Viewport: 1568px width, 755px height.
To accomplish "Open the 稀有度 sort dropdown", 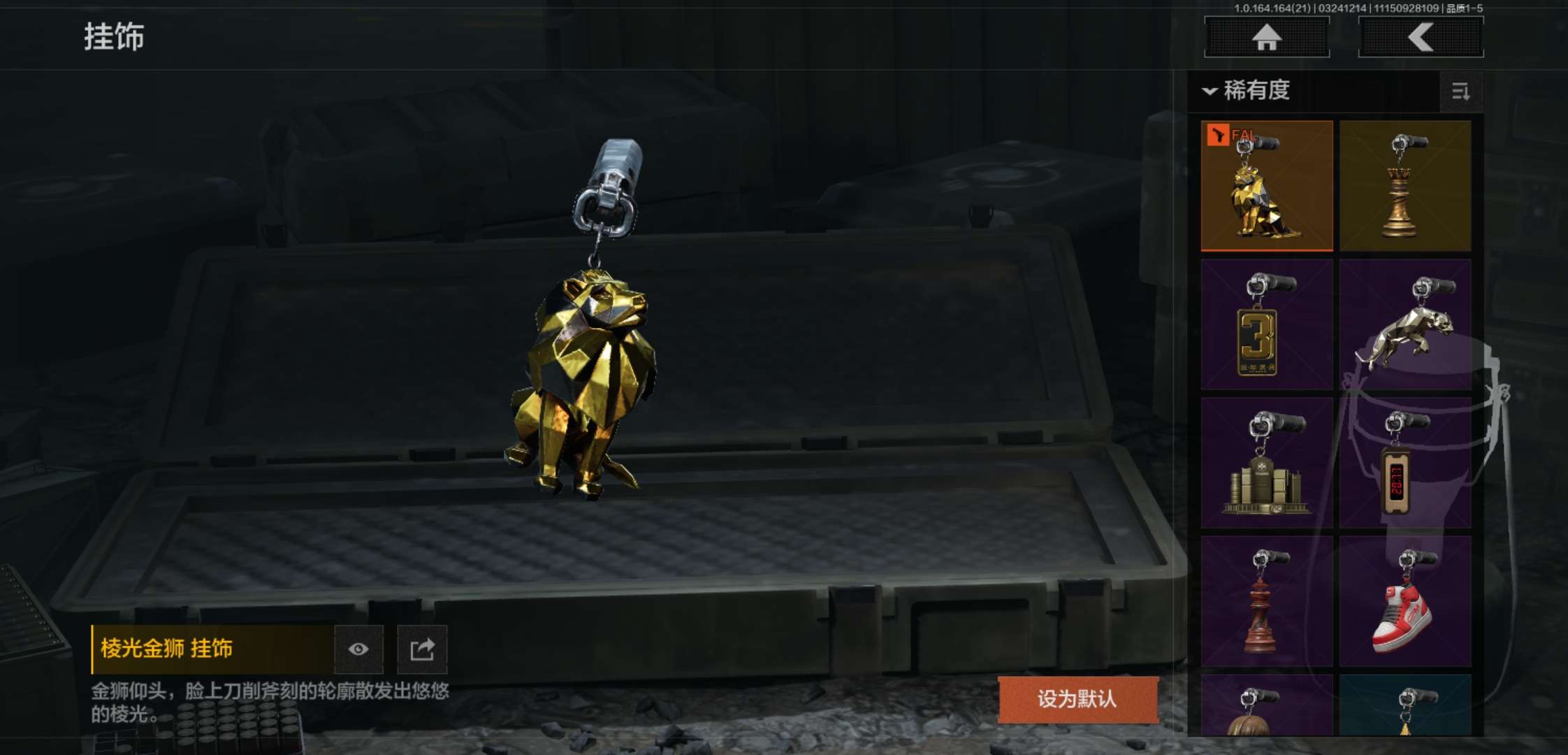I will 1247,91.
